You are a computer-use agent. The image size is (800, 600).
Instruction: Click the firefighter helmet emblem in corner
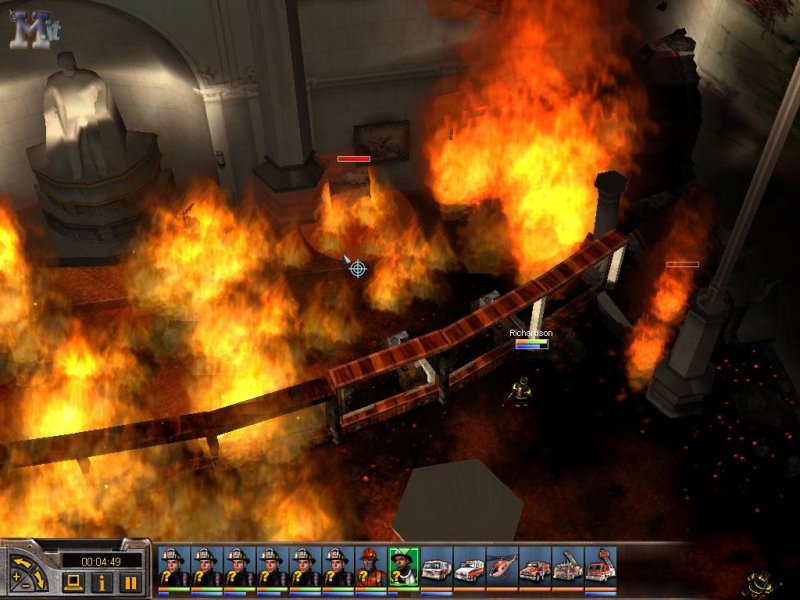click(760, 583)
